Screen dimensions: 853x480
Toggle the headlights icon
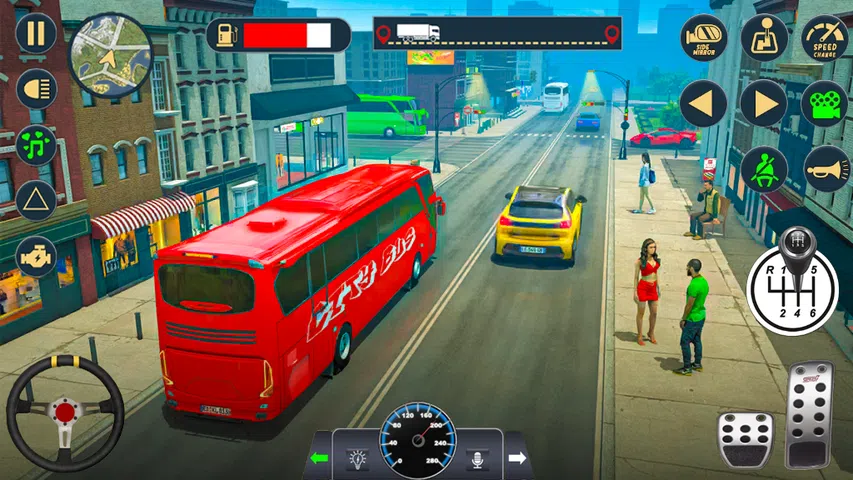point(35,89)
